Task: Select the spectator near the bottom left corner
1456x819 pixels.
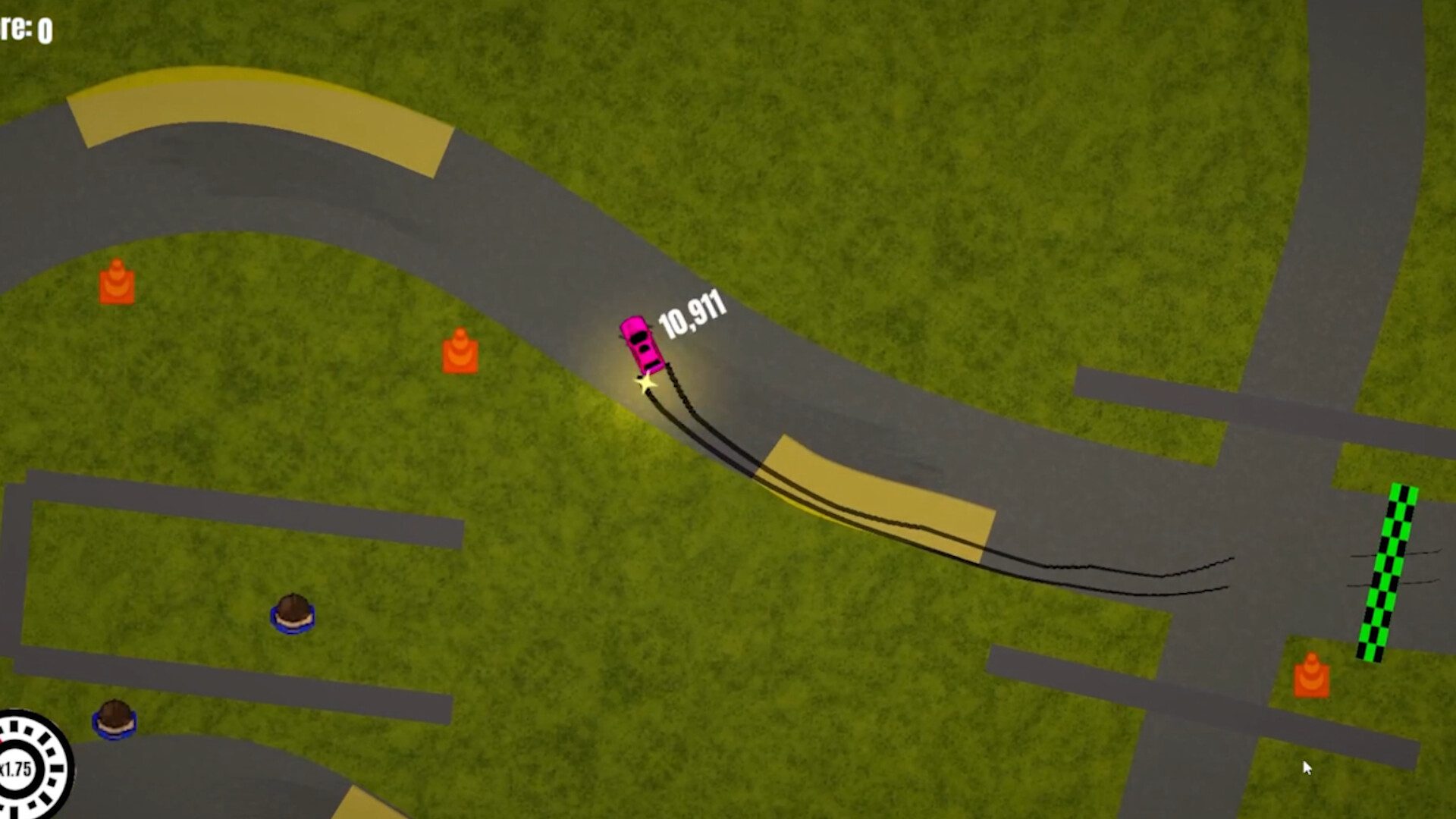Action: 114,720
